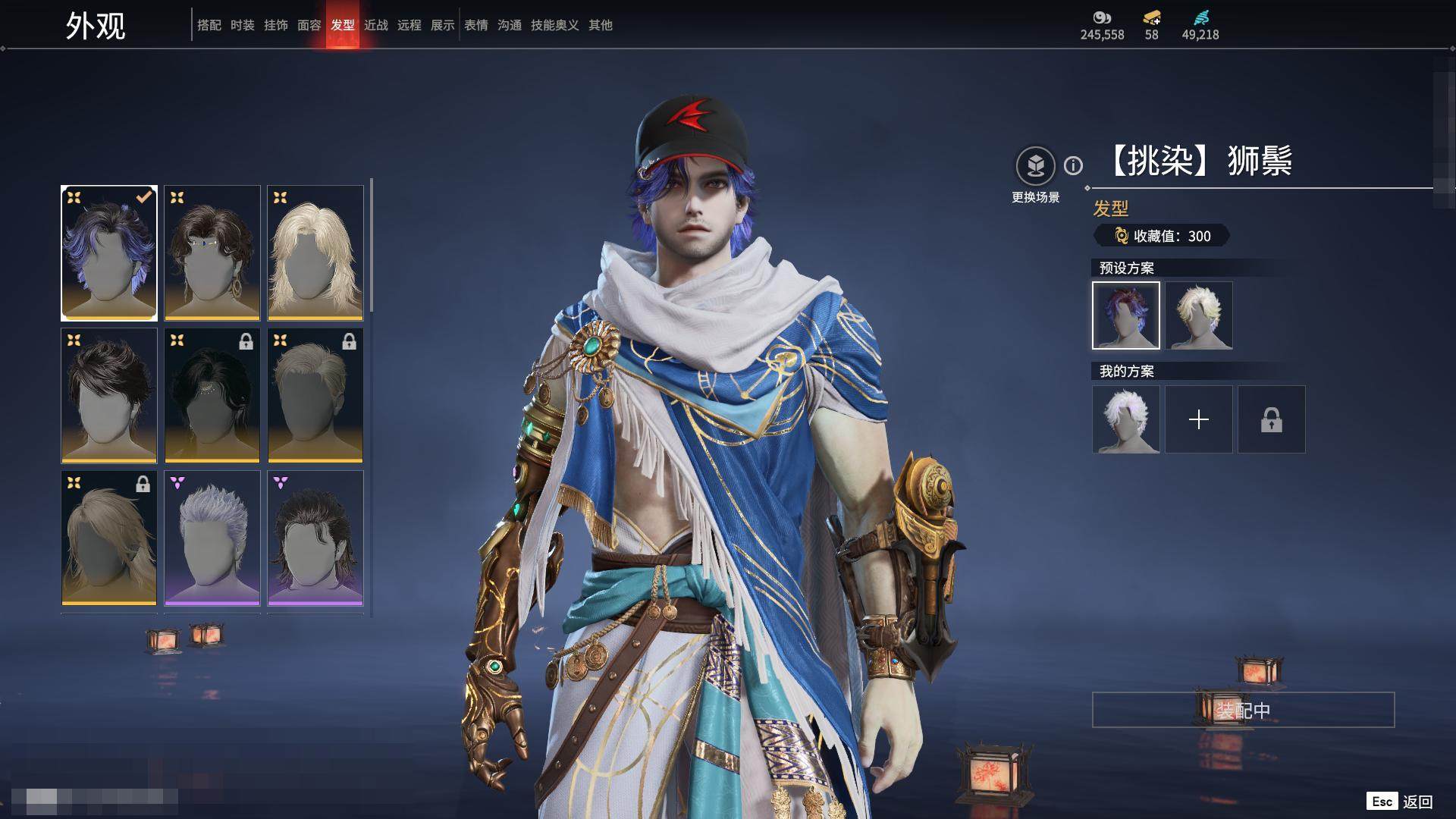Click the 装配中 equip button

(1243, 710)
